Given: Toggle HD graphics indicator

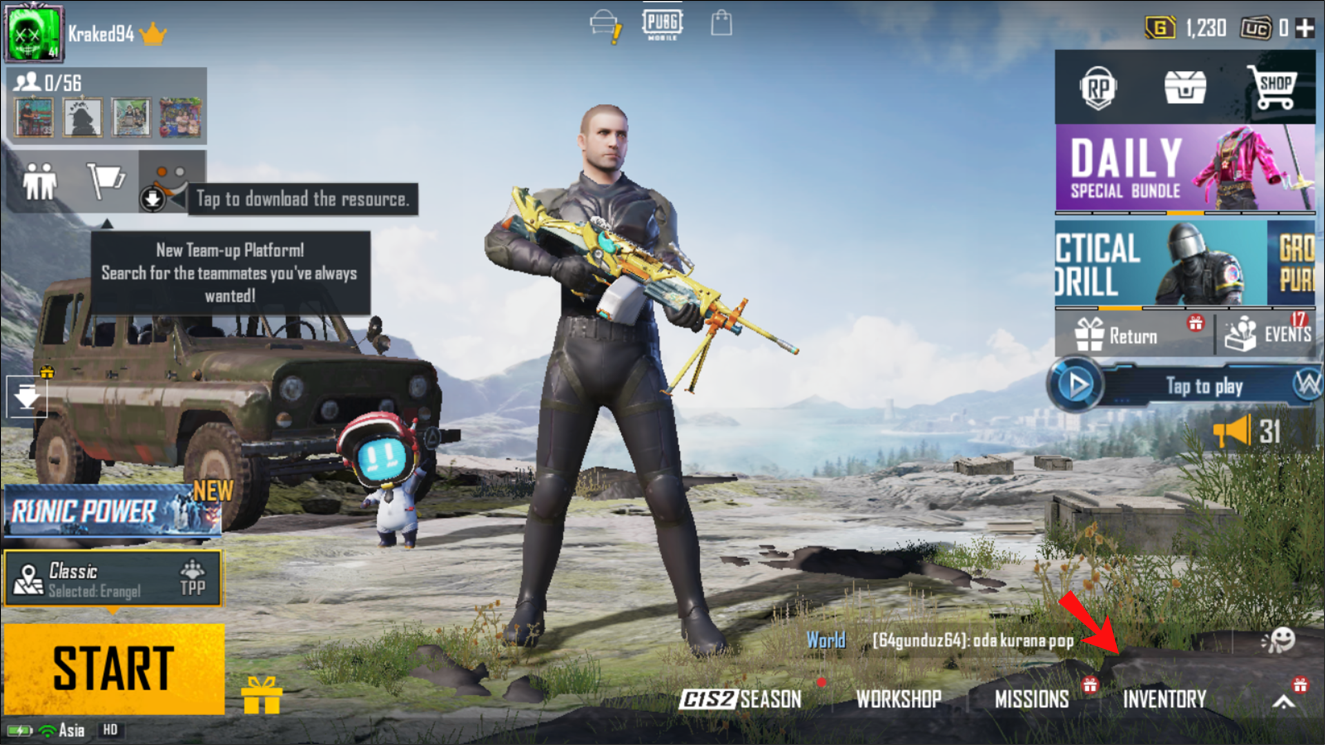Looking at the screenshot, I should (110, 731).
